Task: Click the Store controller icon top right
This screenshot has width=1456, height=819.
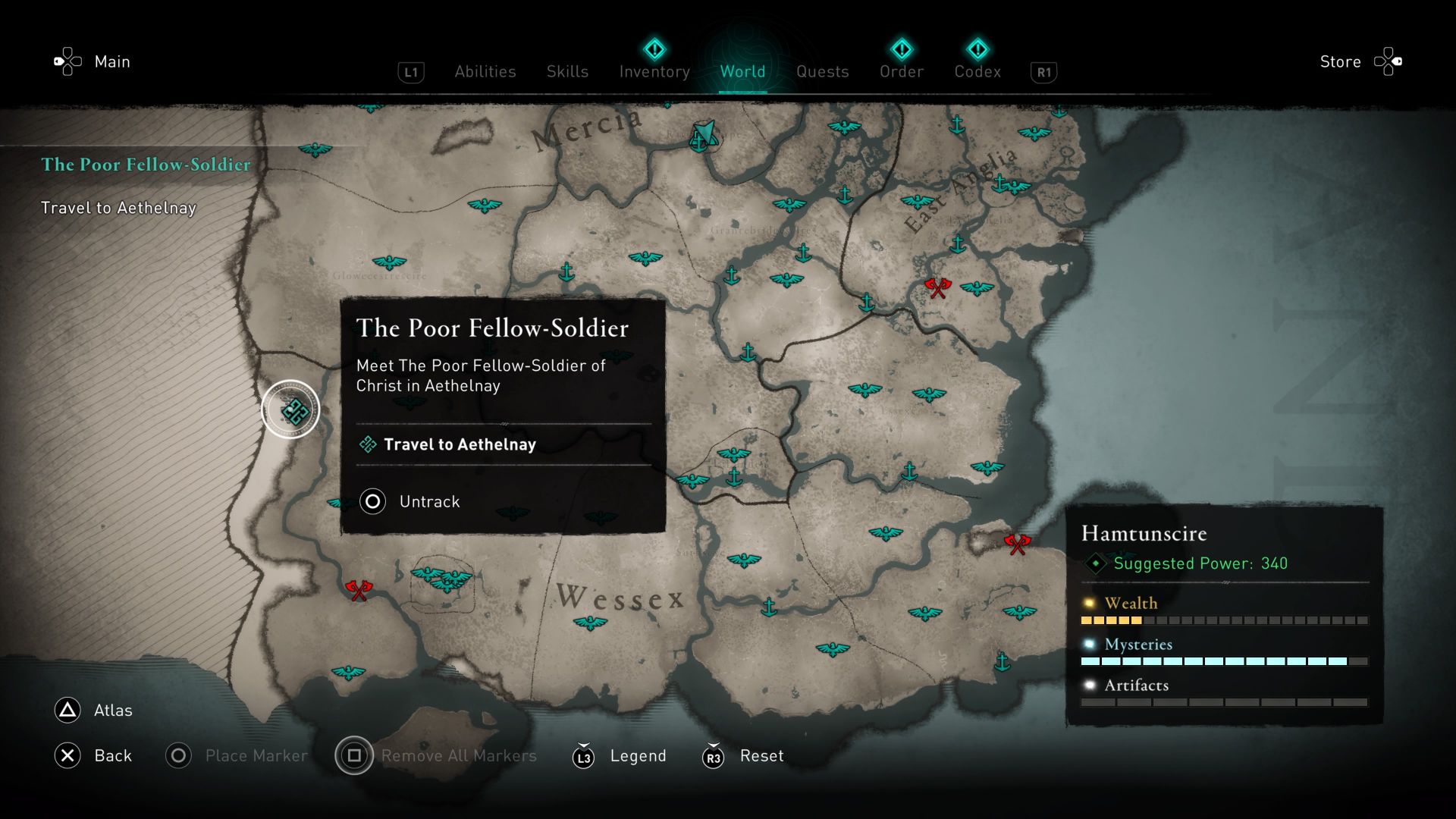Action: click(x=1390, y=61)
